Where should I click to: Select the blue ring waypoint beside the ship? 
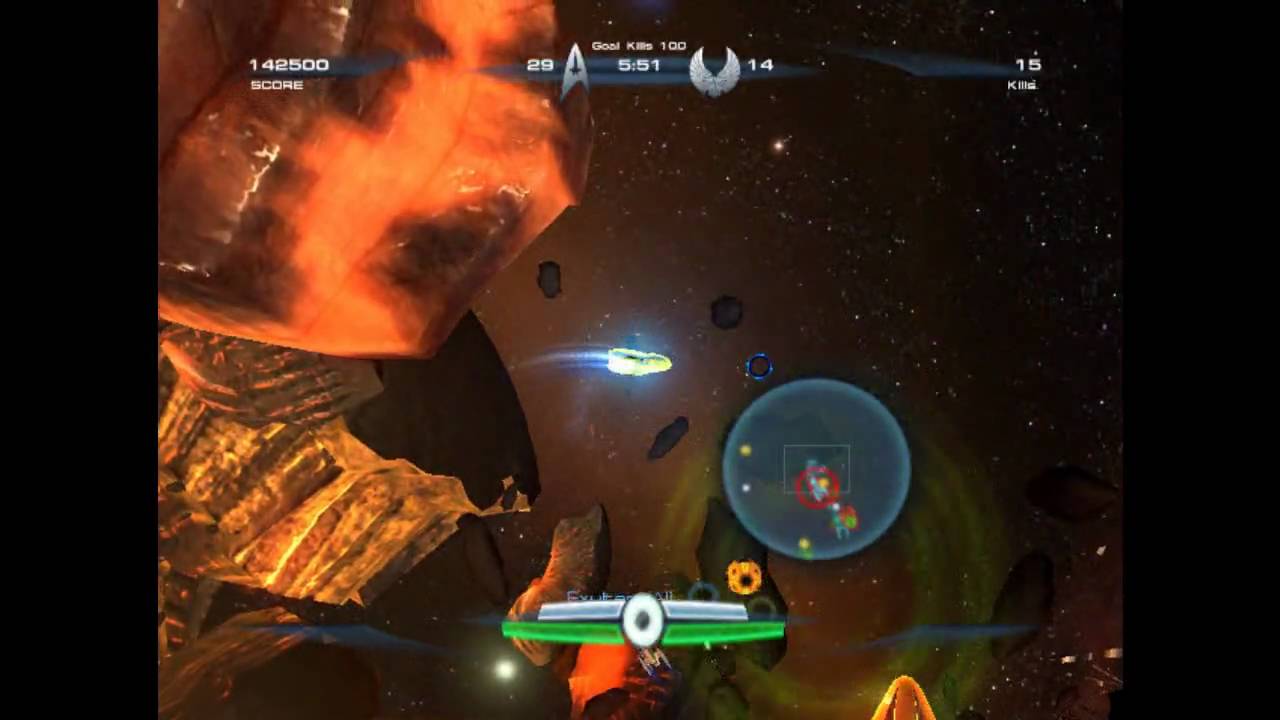(760, 368)
